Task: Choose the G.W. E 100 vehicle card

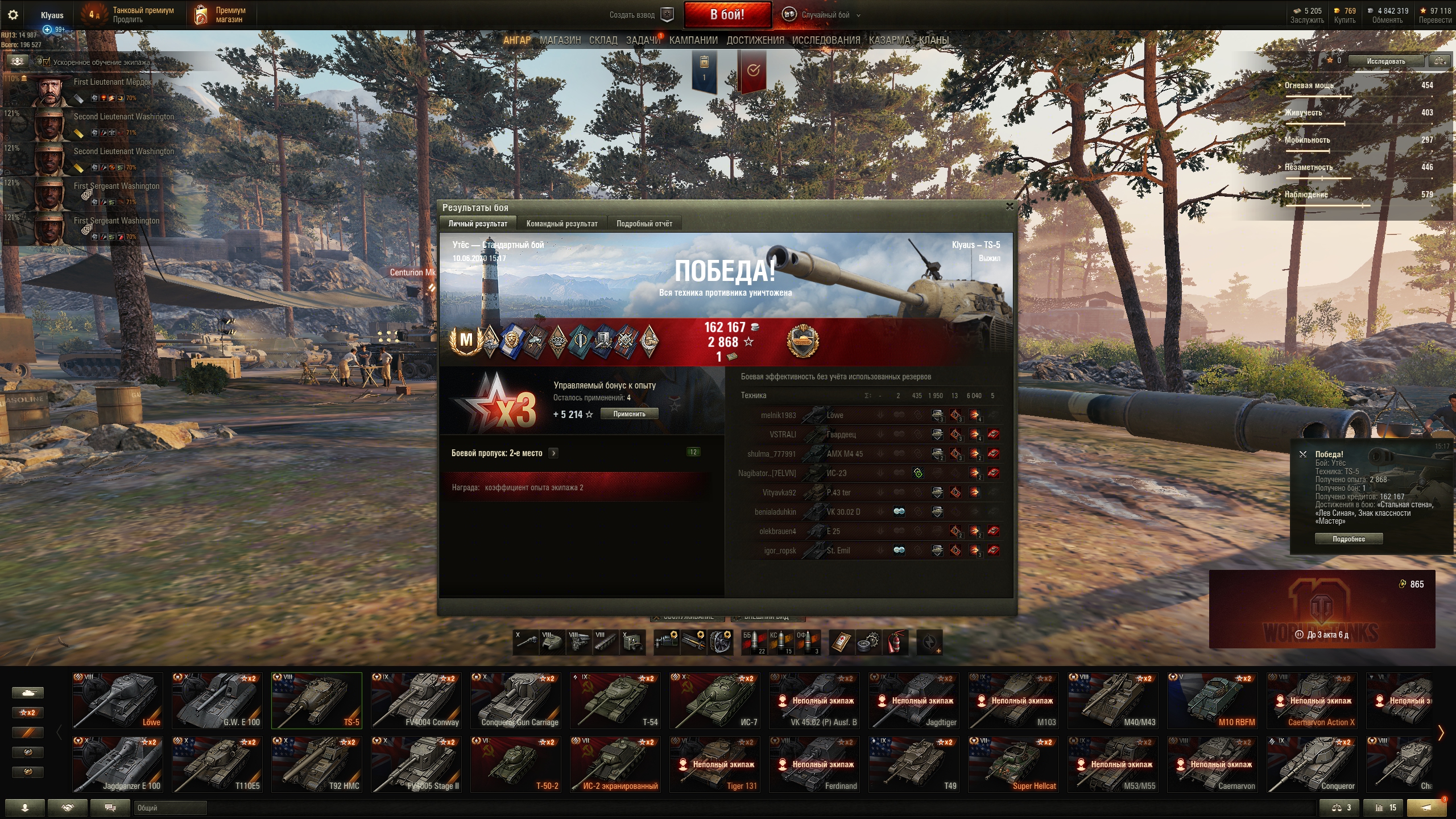Action: click(x=217, y=700)
